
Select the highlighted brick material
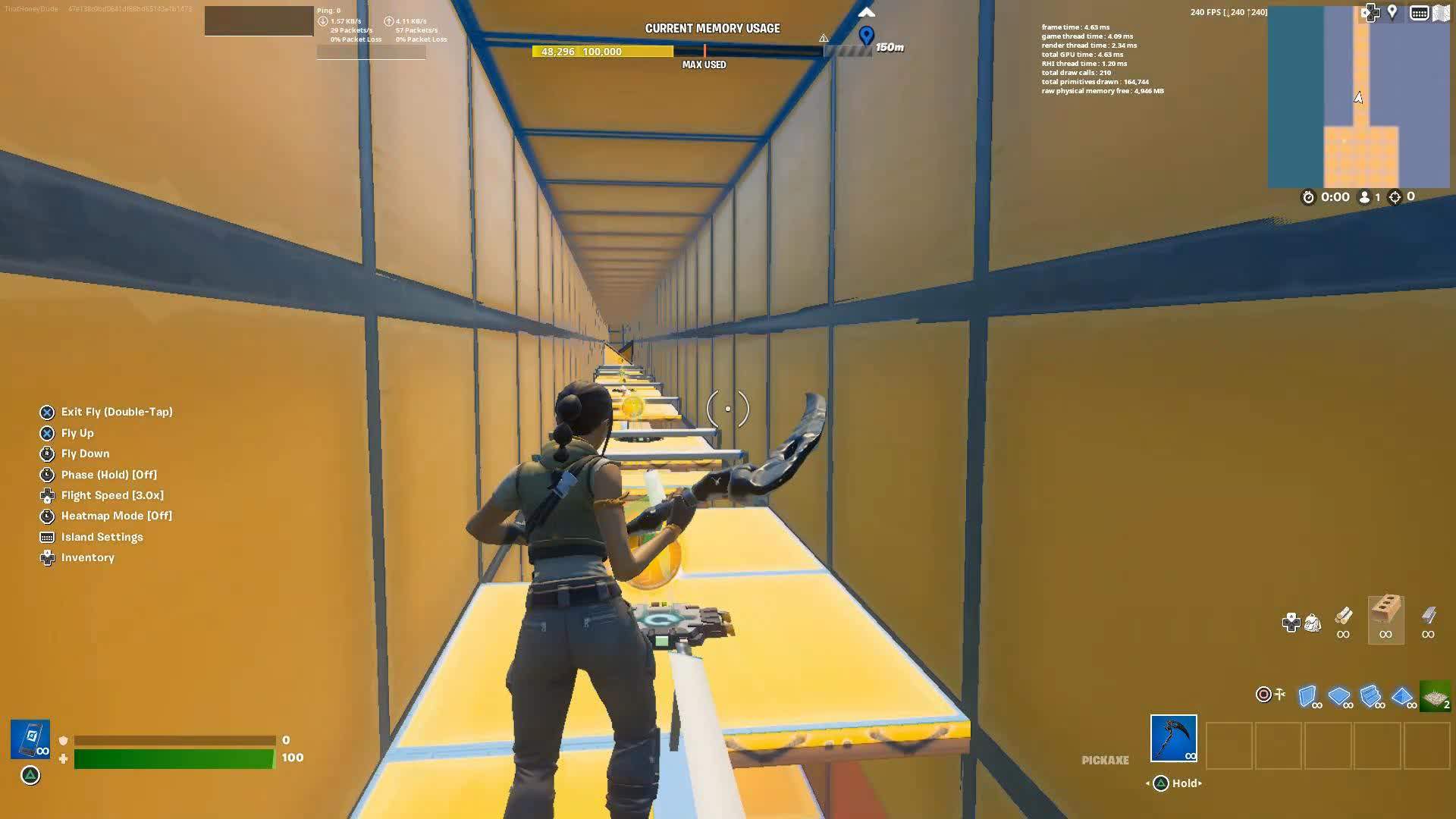1385,618
